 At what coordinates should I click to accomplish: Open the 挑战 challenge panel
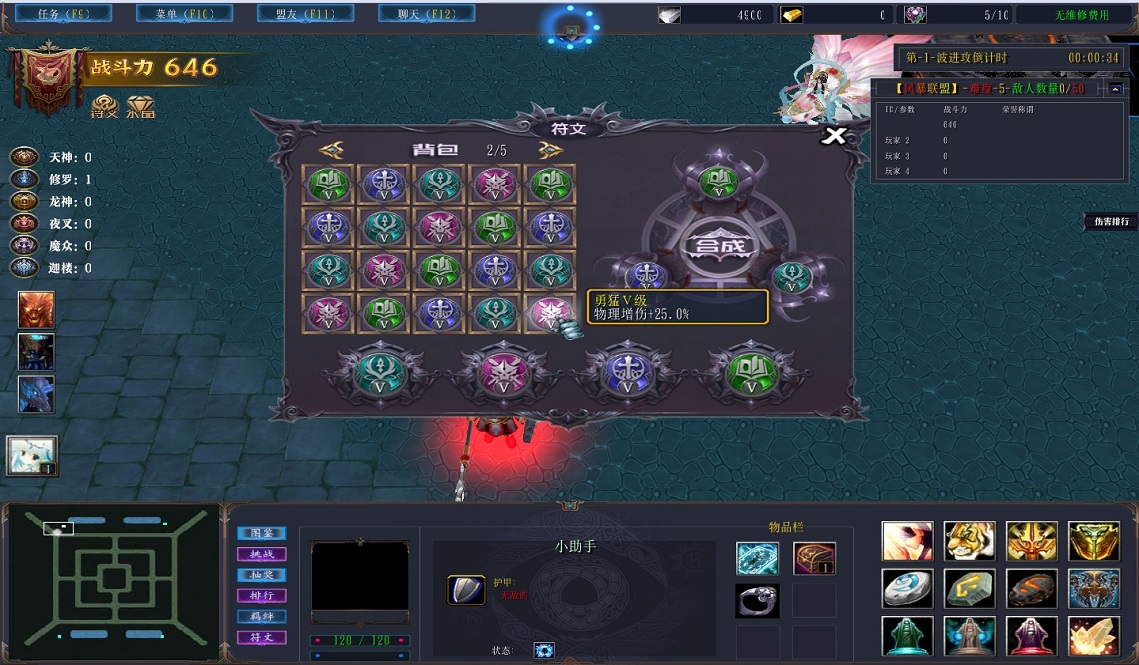pos(261,554)
